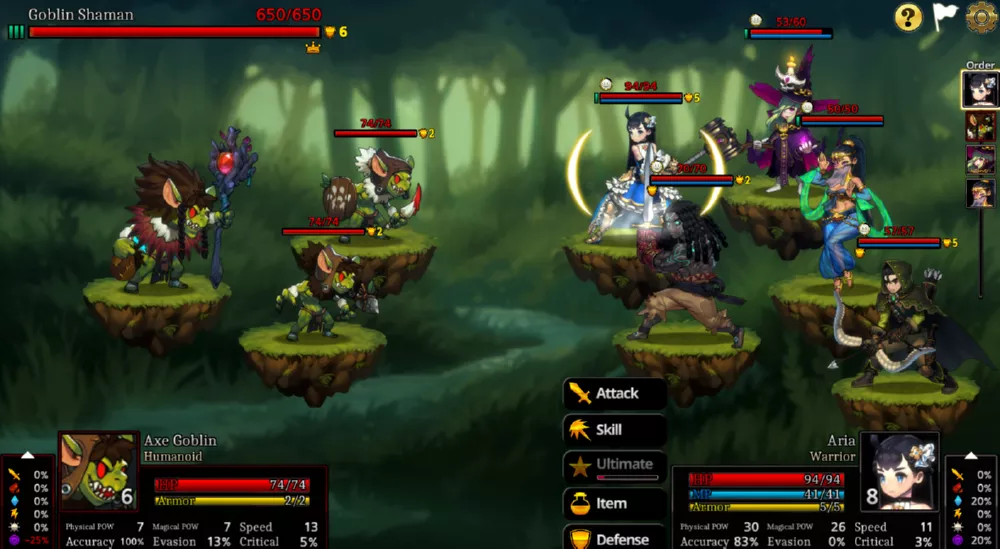
Task: Expand the Axe Goblin resistance panel arrow
Action: [x=28, y=456]
